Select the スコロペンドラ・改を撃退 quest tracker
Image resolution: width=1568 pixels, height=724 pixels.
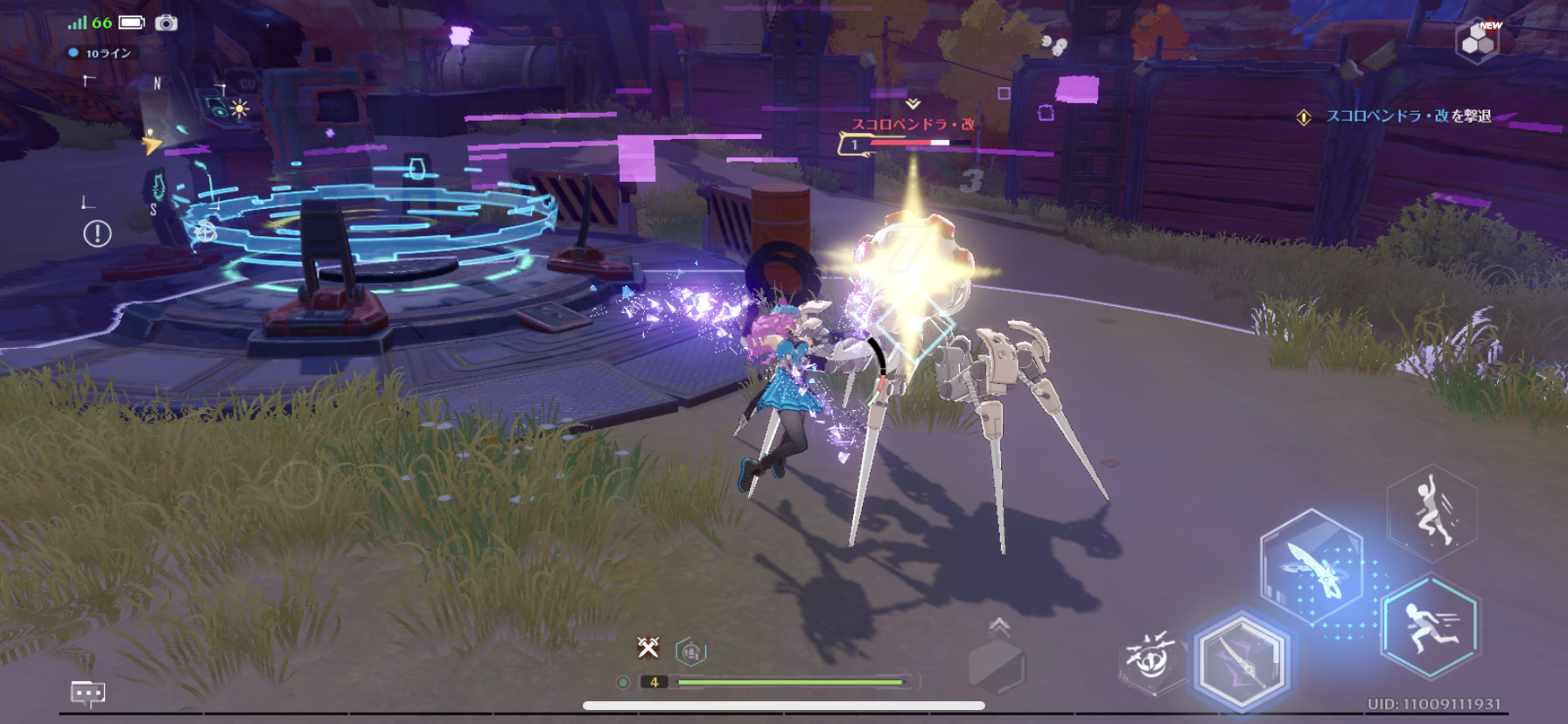1400,116
